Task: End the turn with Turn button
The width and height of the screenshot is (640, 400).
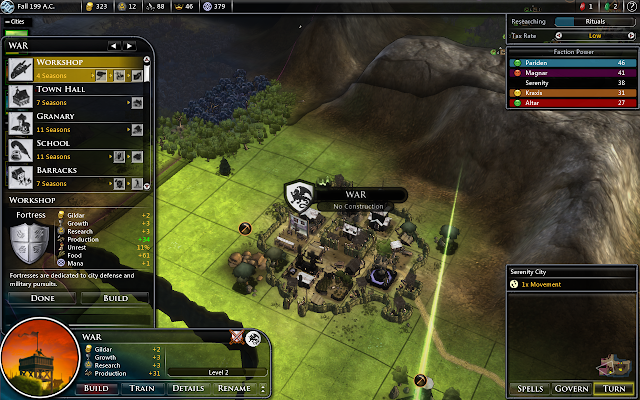Action: pos(613,388)
